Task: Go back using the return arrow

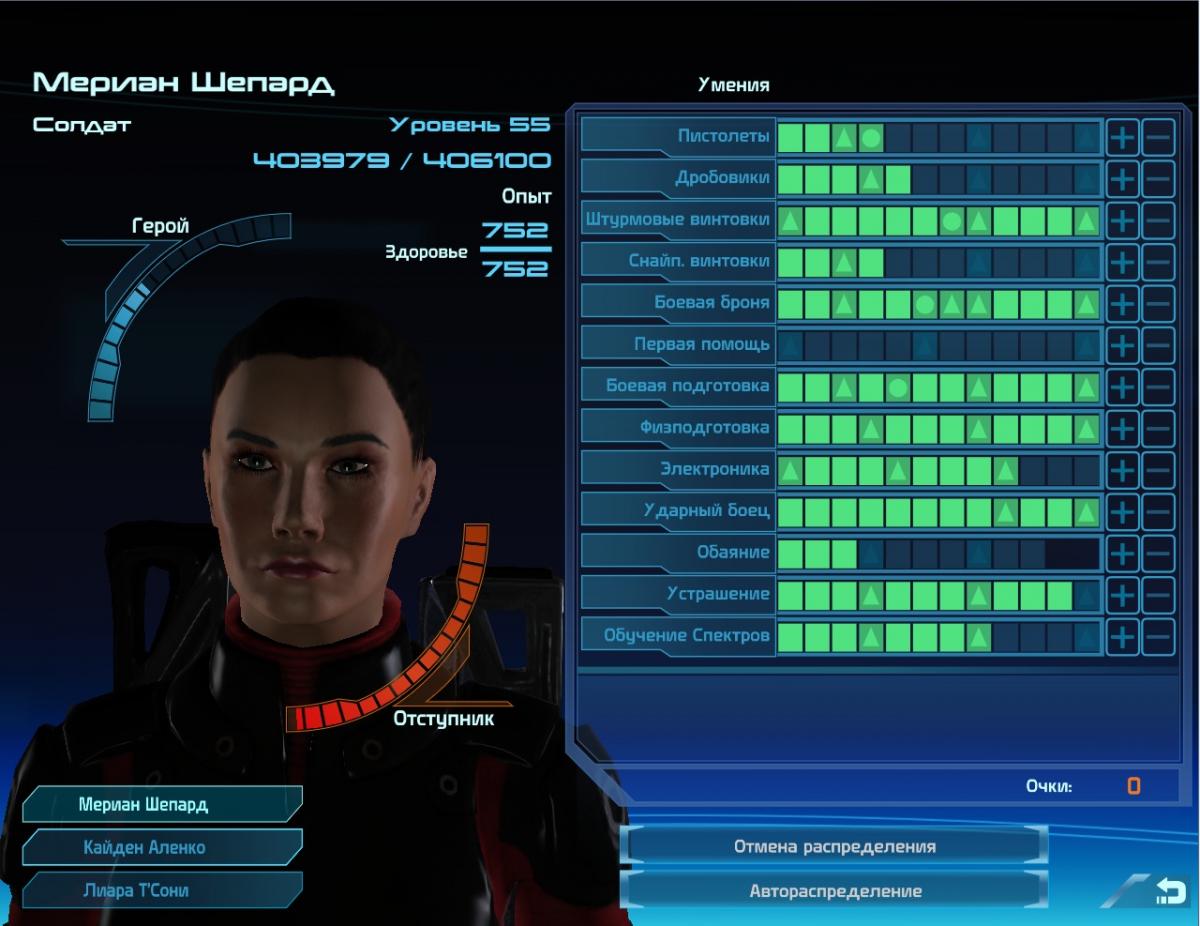Action: click(x=1169, y=889)
